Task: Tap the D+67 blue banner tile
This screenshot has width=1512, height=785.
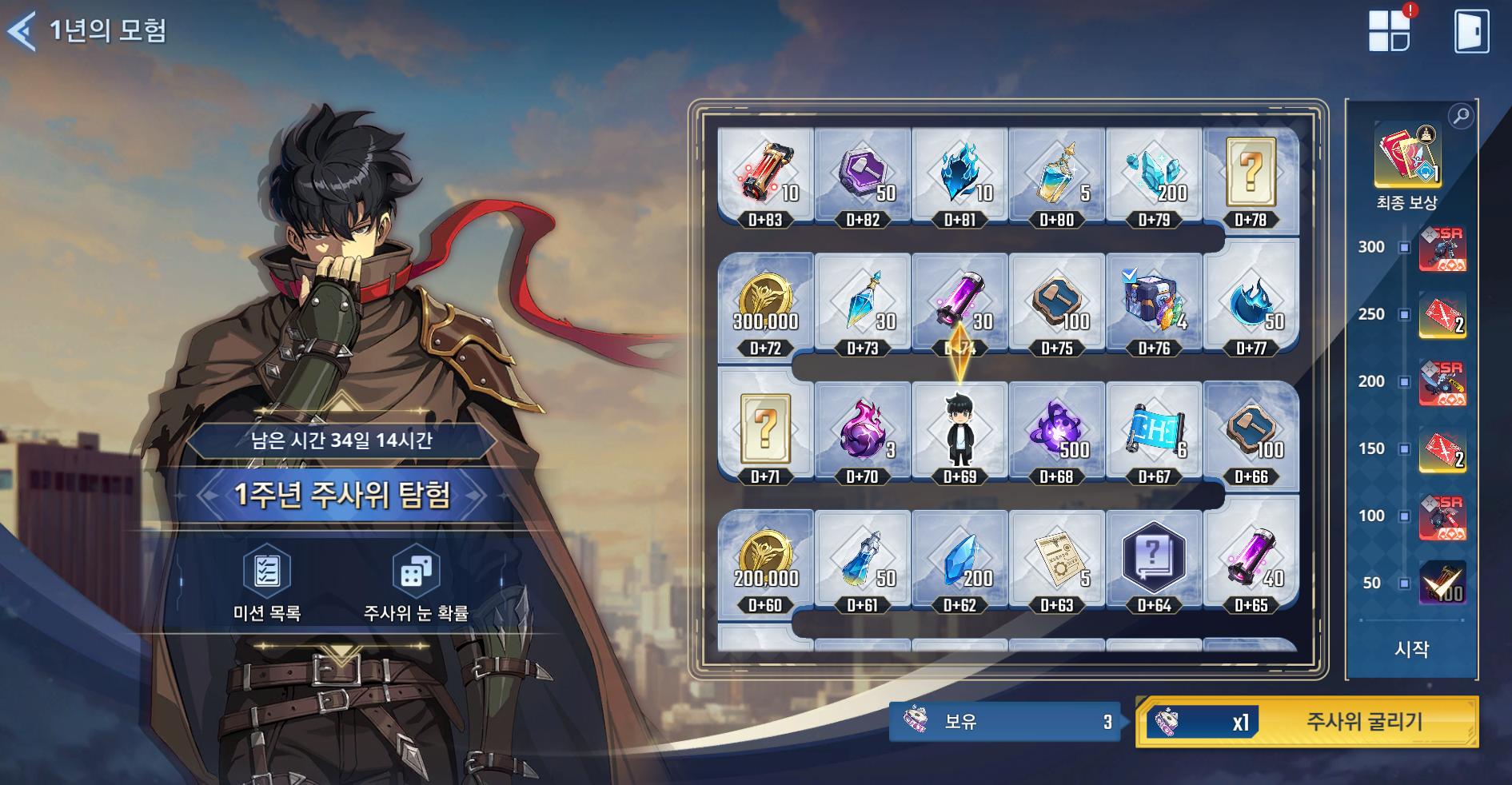Action: [x=1154, y=433]
